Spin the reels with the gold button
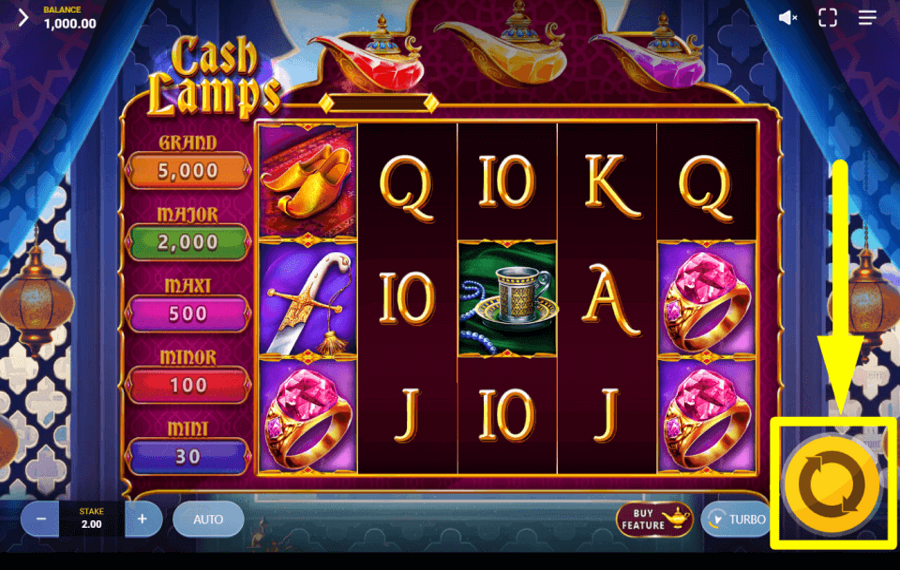The image size is (900, 570). tap(831, 485)
